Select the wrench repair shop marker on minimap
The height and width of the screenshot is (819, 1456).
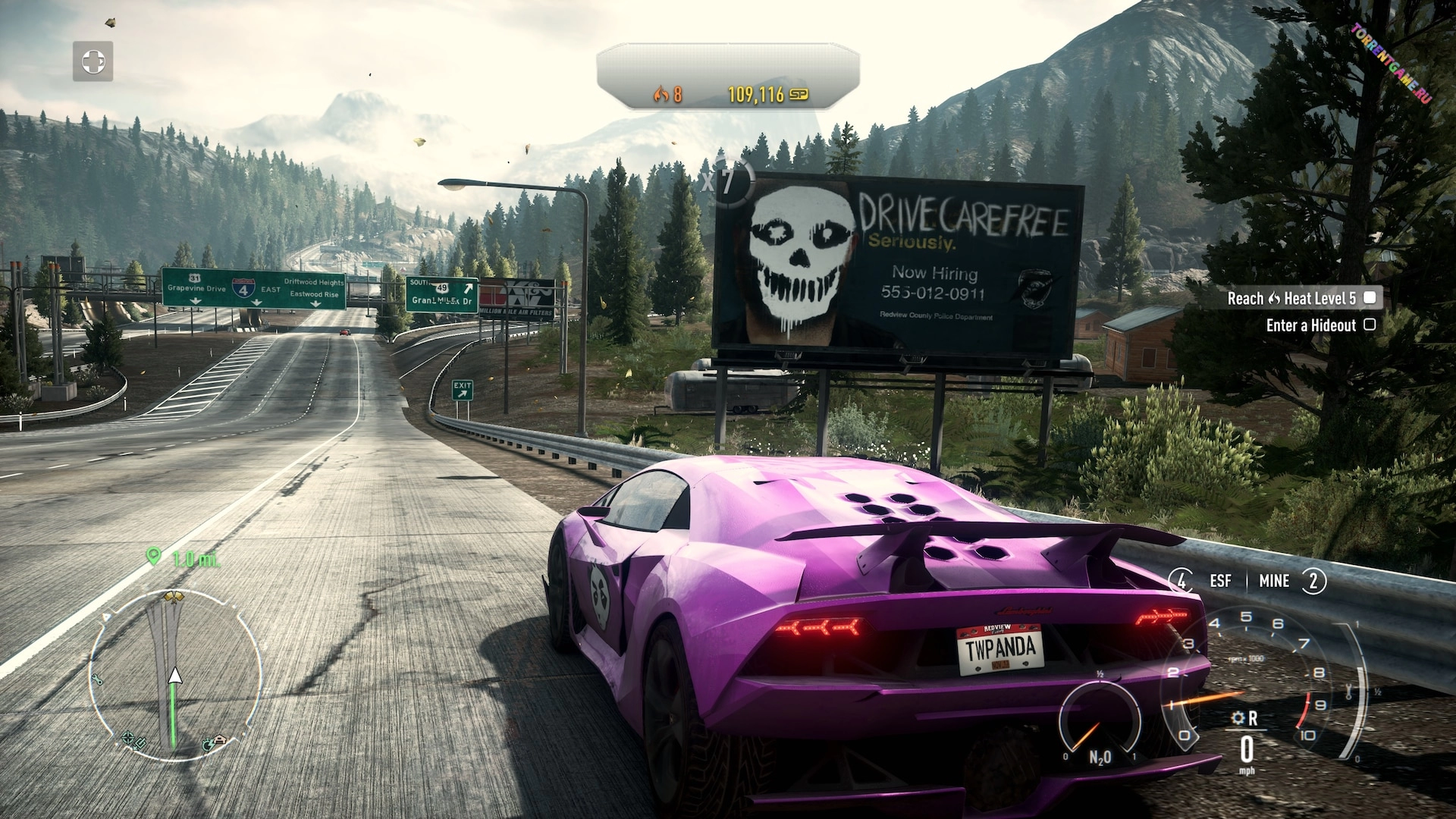pyautogui.click(x=97, y=680)
